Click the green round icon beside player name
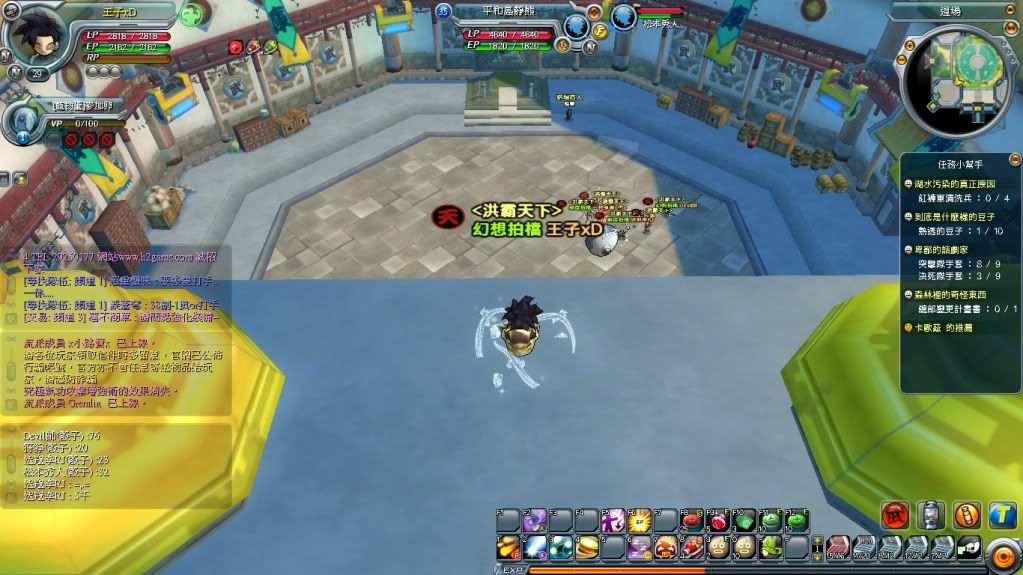1023x575 pixels. (x=192, y=15)
